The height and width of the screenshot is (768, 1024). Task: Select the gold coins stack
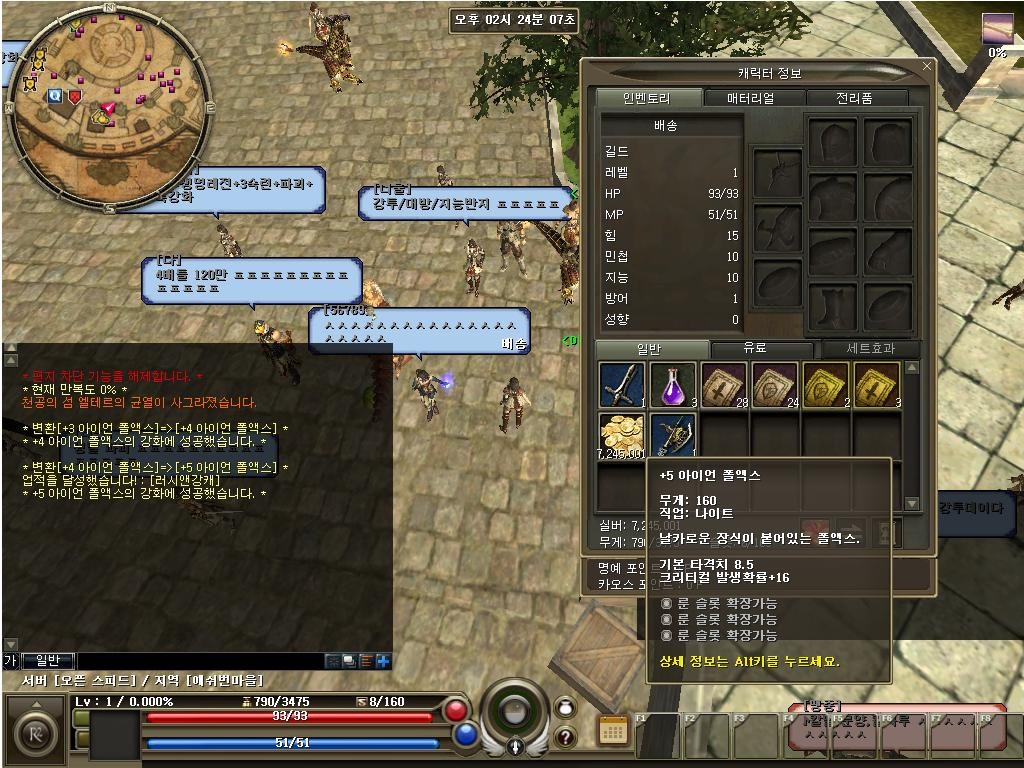click(x=622, y=437)
